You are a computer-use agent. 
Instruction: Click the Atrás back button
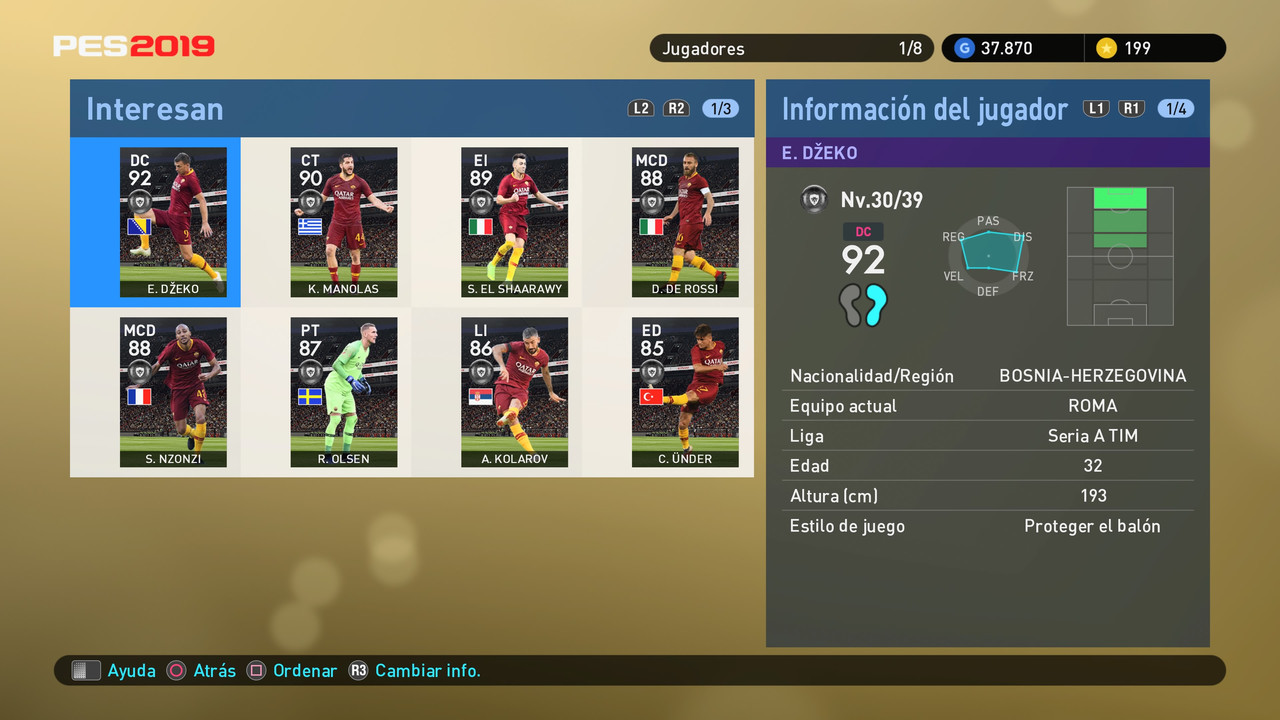pos(176,670)
